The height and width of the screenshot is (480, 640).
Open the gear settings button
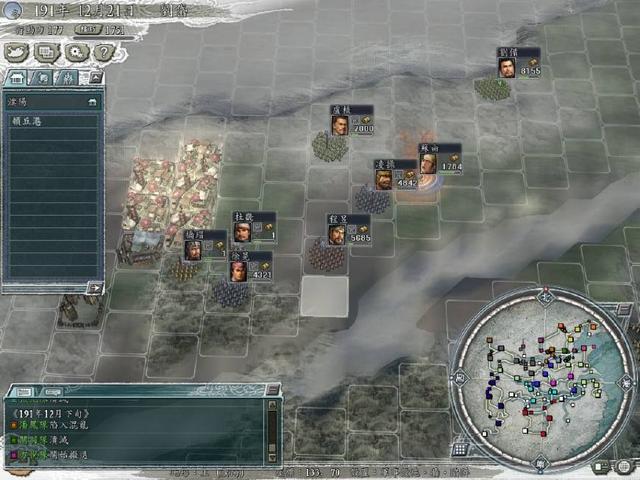(75, 52)
